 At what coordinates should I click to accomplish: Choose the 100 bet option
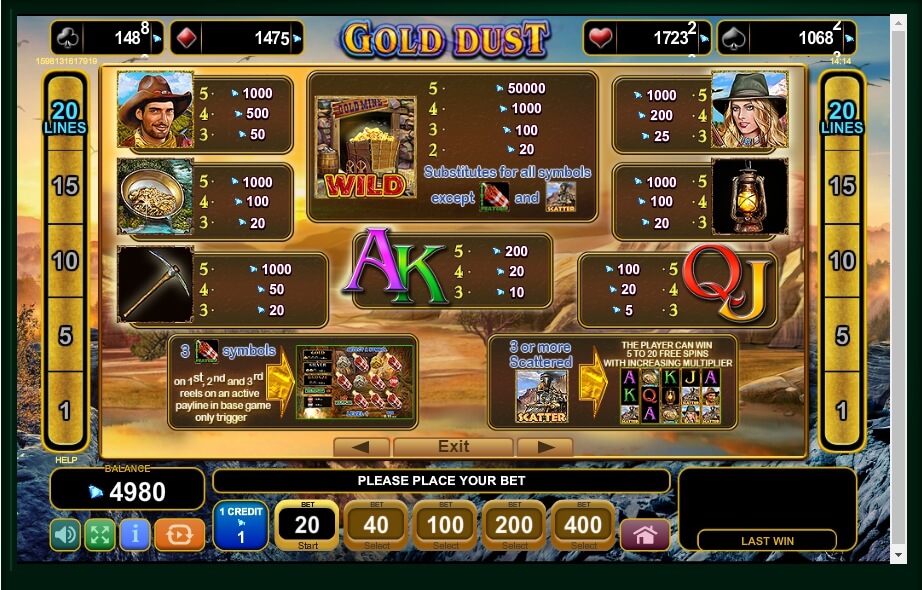point(445,526)
